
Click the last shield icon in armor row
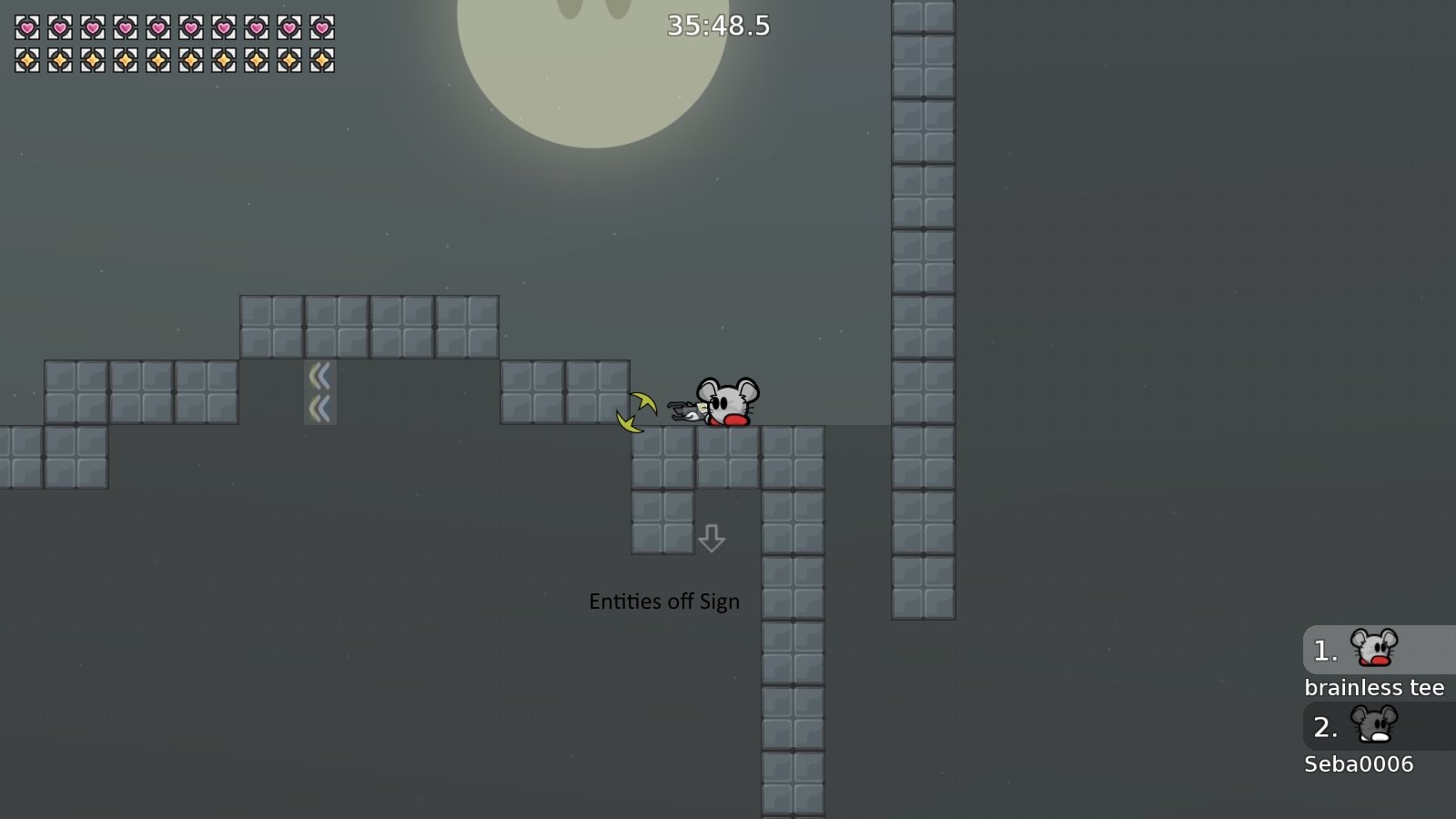(321, 62)
